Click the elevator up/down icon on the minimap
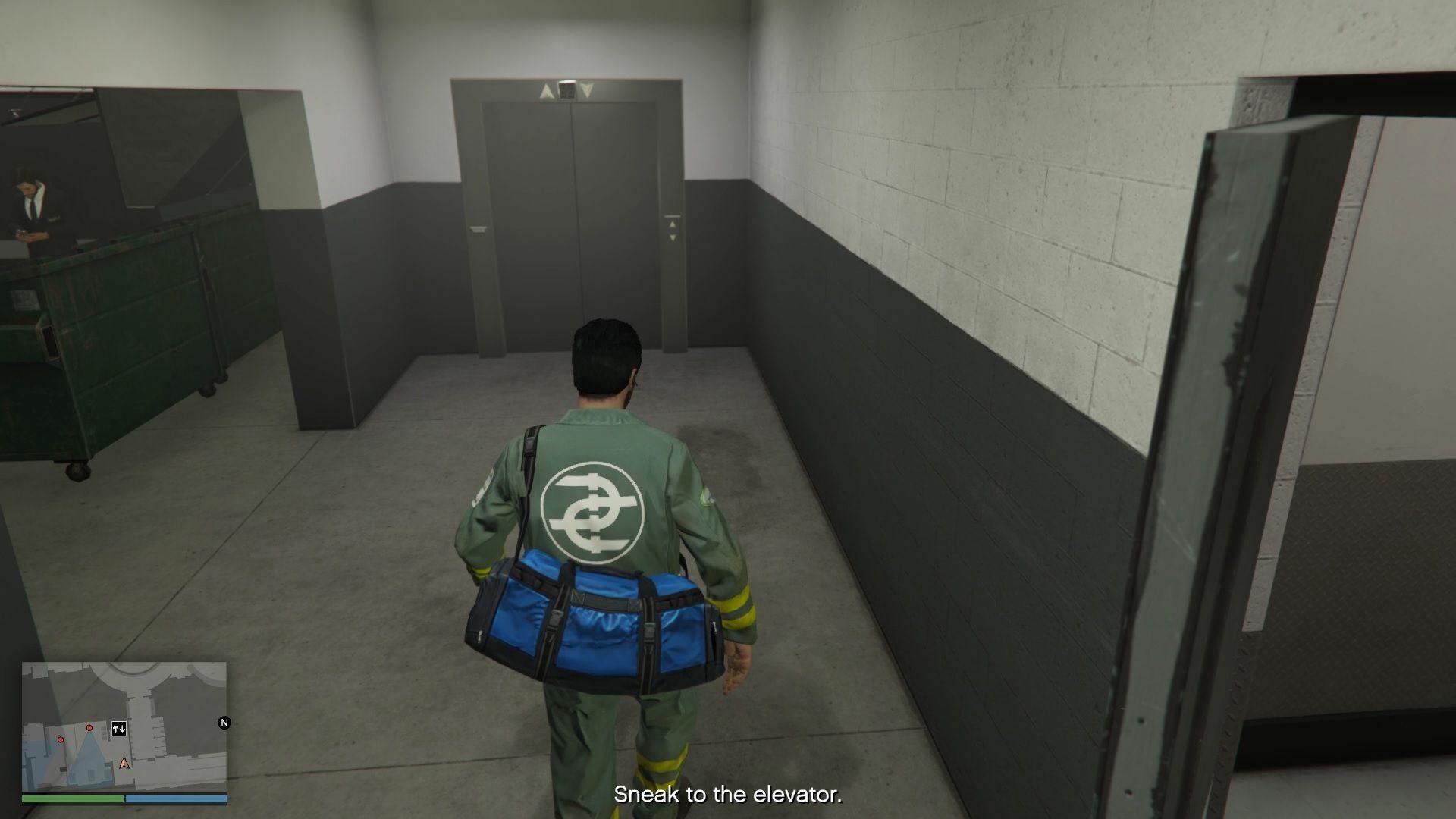This screenshot has height=819, width=1456. pyautogui.click(x=119, y=729)
